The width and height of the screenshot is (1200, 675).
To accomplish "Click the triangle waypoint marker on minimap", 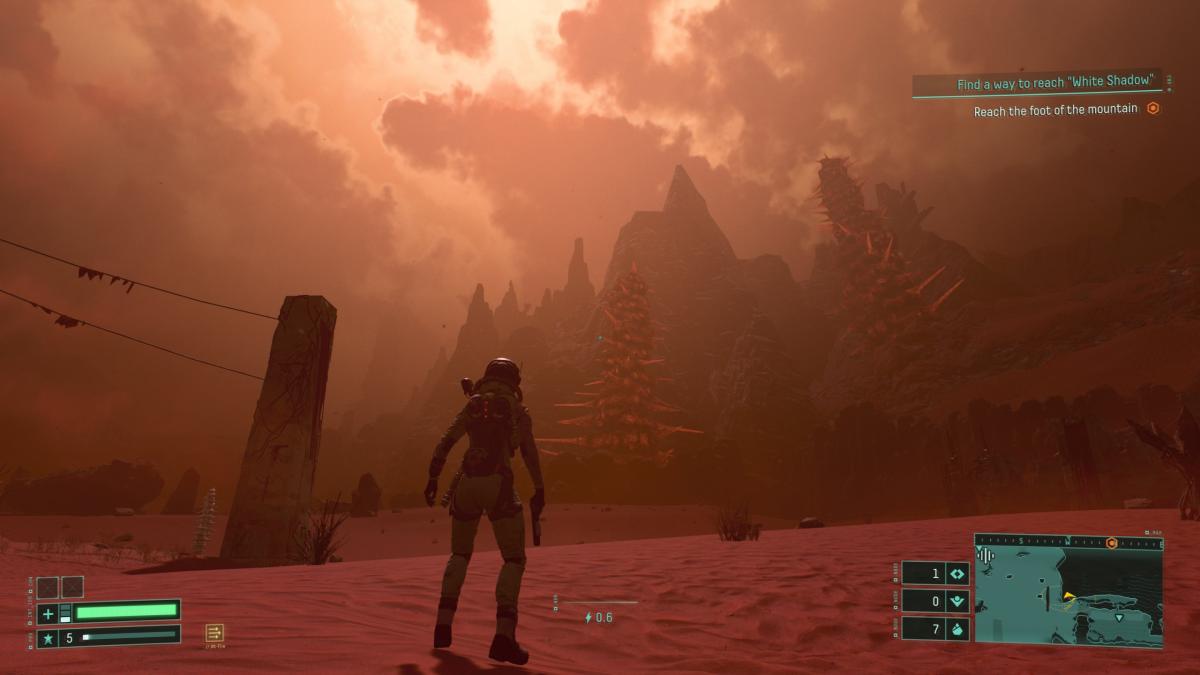I will tap(1119, 618).
